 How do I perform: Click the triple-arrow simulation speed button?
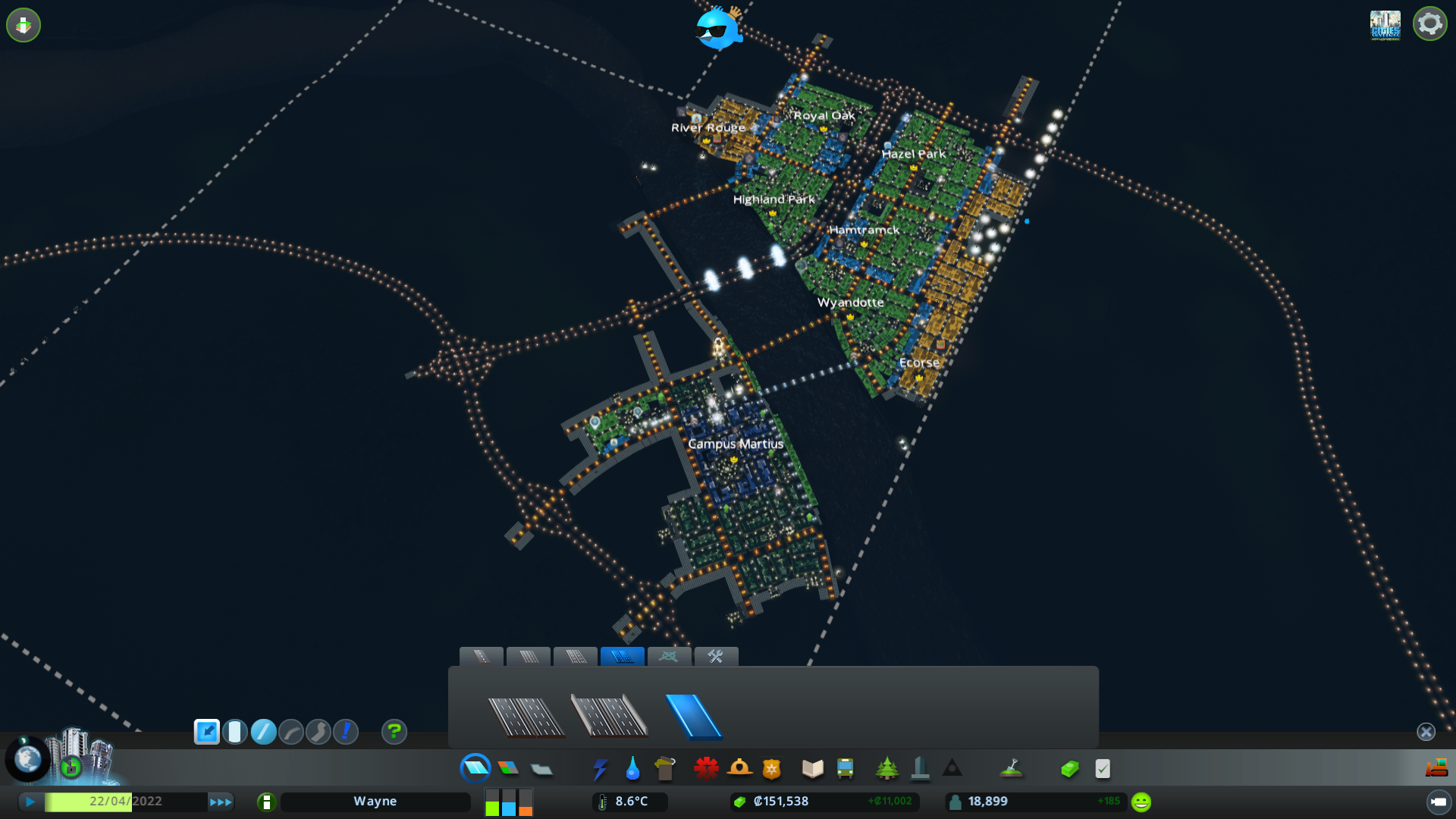[221, 801]
